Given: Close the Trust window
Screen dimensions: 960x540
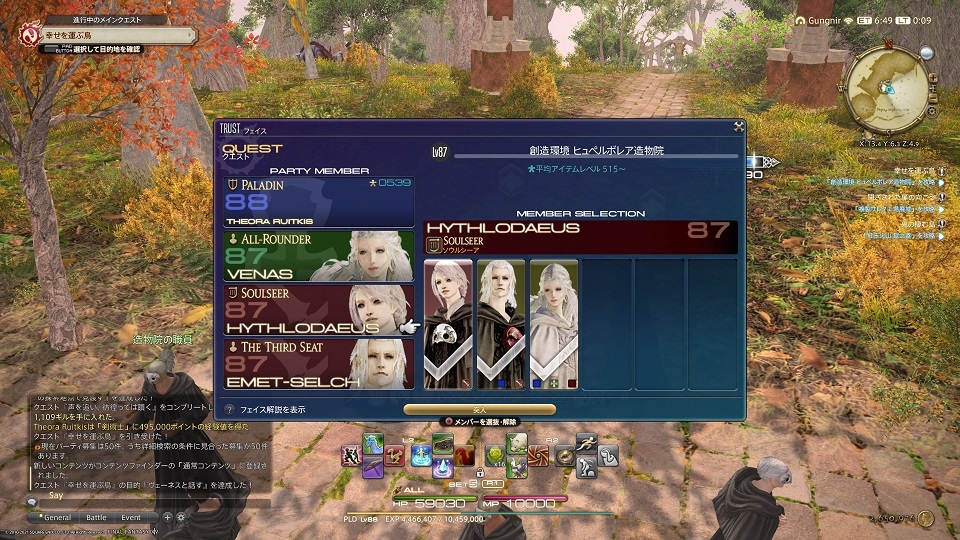Looking at the screenshot, I should click(738, 127).
